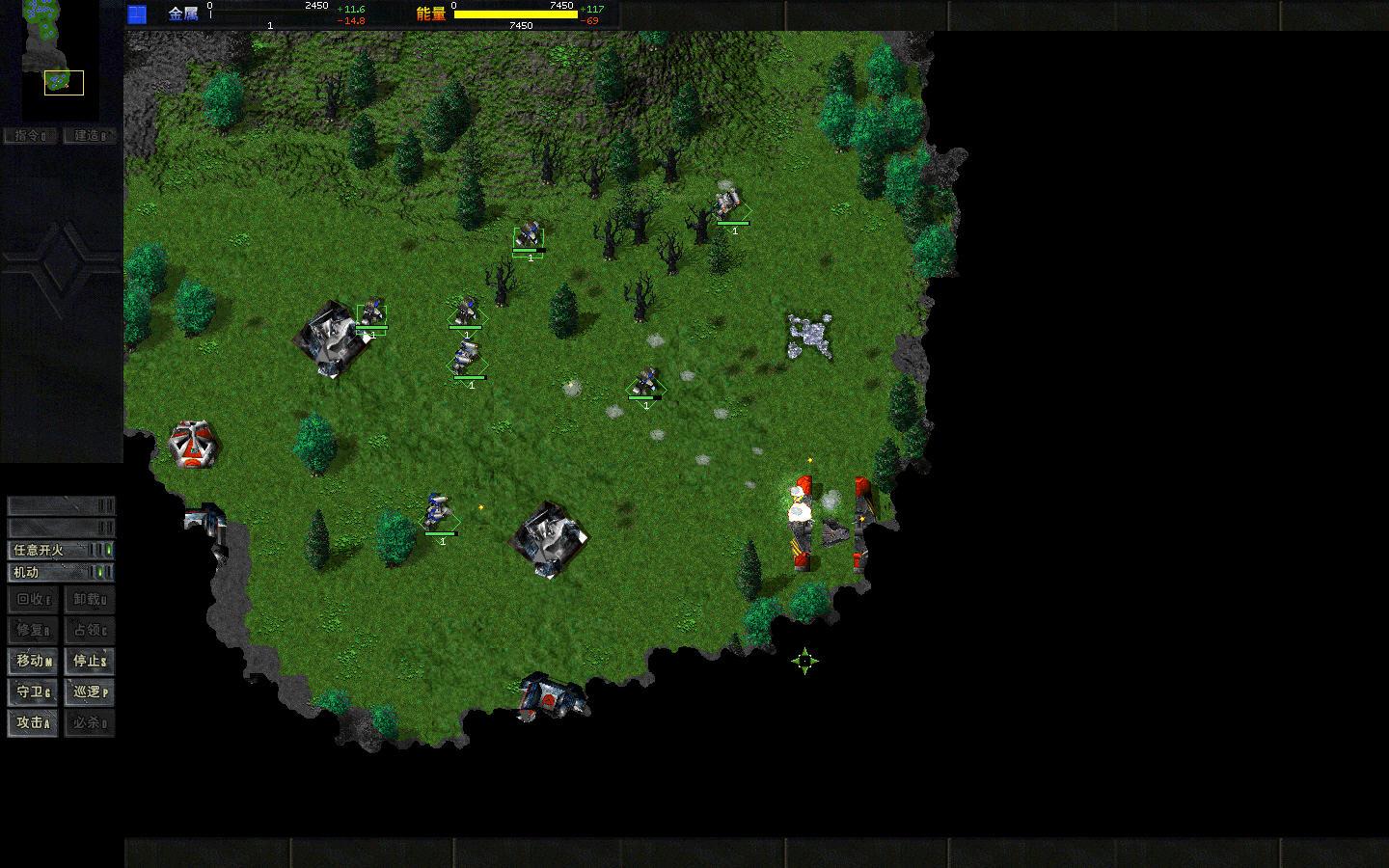Toggle the 机动 maneuver movement setting
The width and height of the screenshot is (1389, 868).
tap(61, 572)
